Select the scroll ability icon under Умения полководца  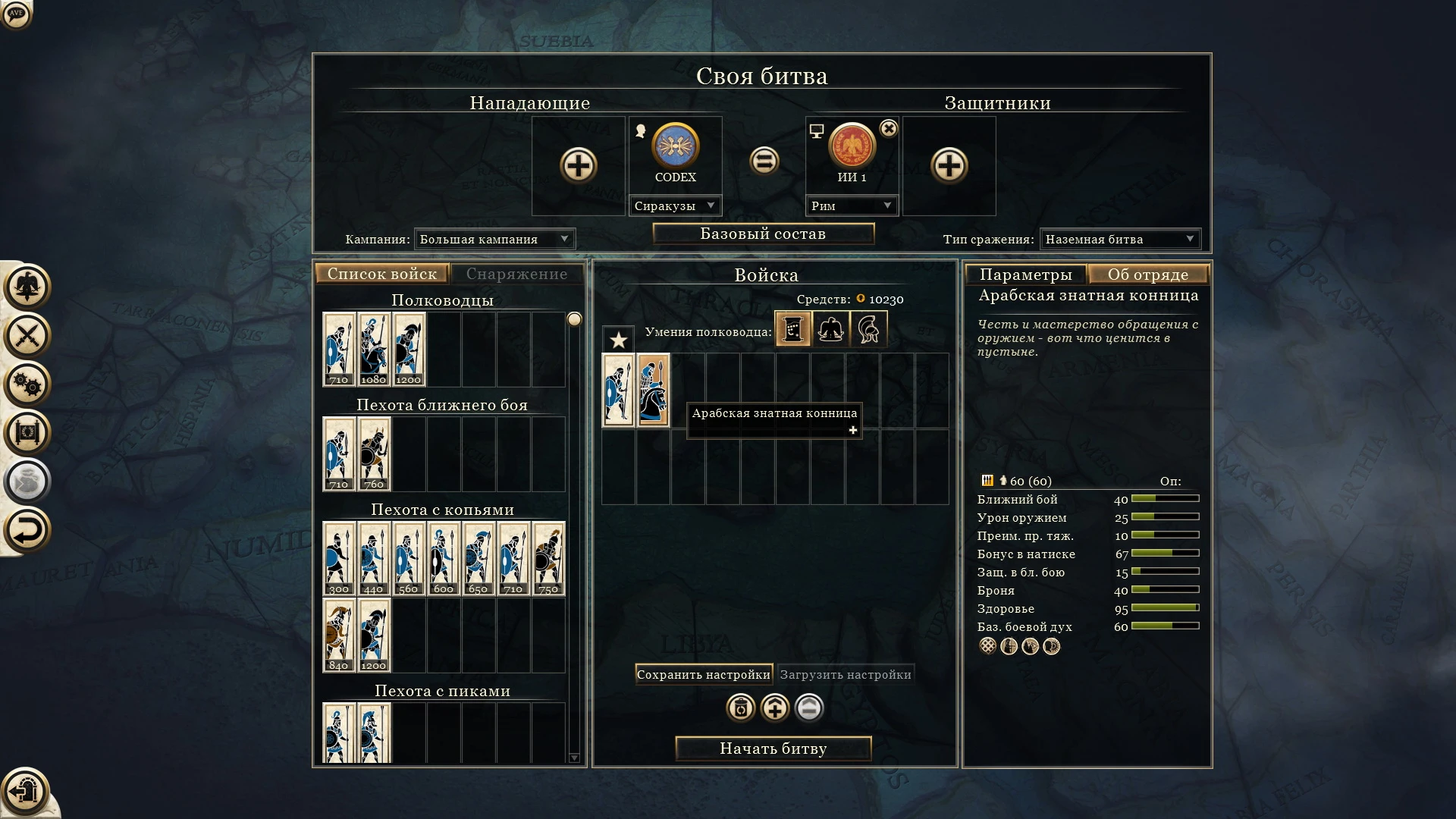pyautogui.click(x=792, y=329)
